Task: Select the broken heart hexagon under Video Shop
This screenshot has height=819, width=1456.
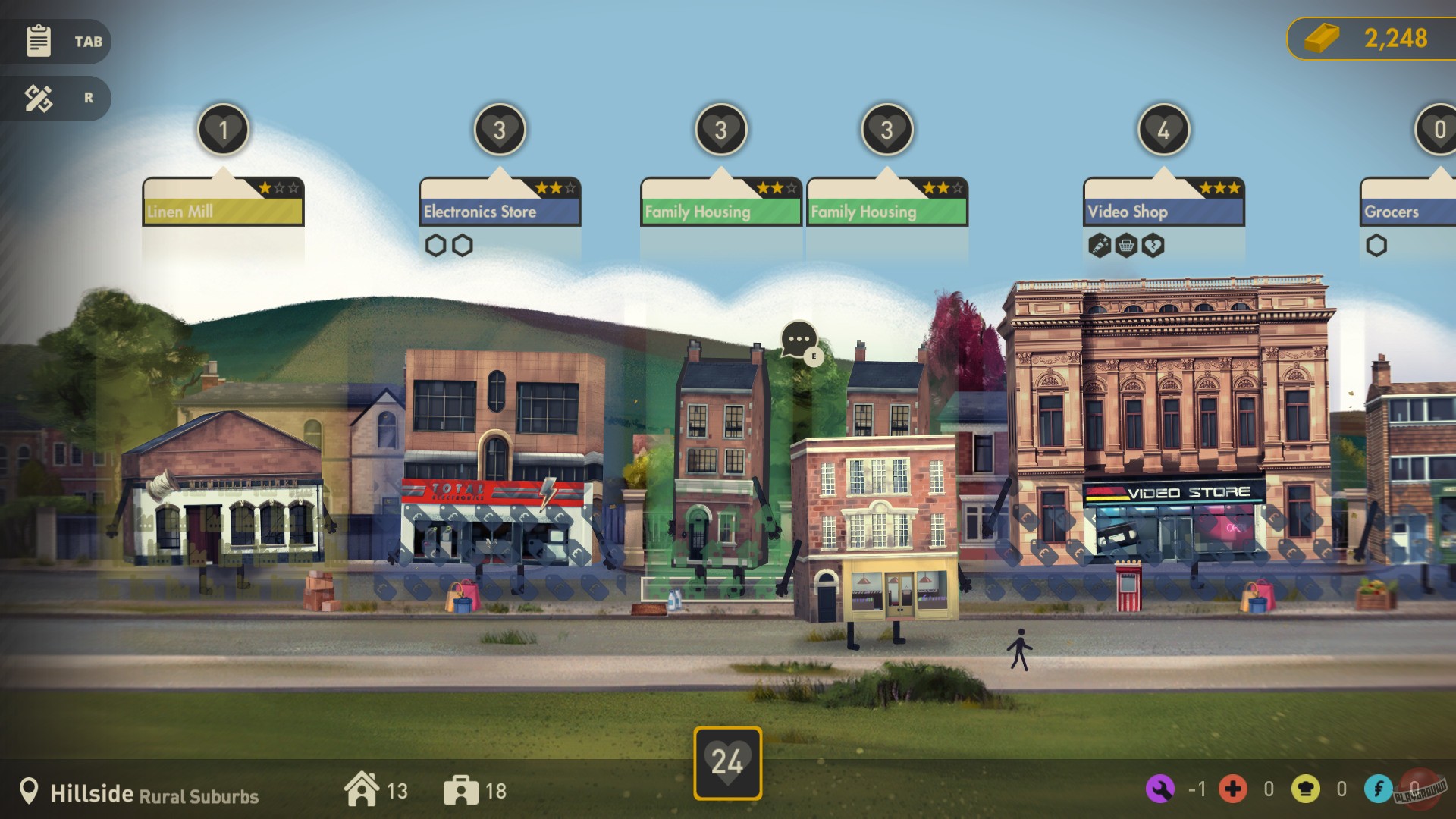Action: pyautogui.click(x=1153, y=245)
